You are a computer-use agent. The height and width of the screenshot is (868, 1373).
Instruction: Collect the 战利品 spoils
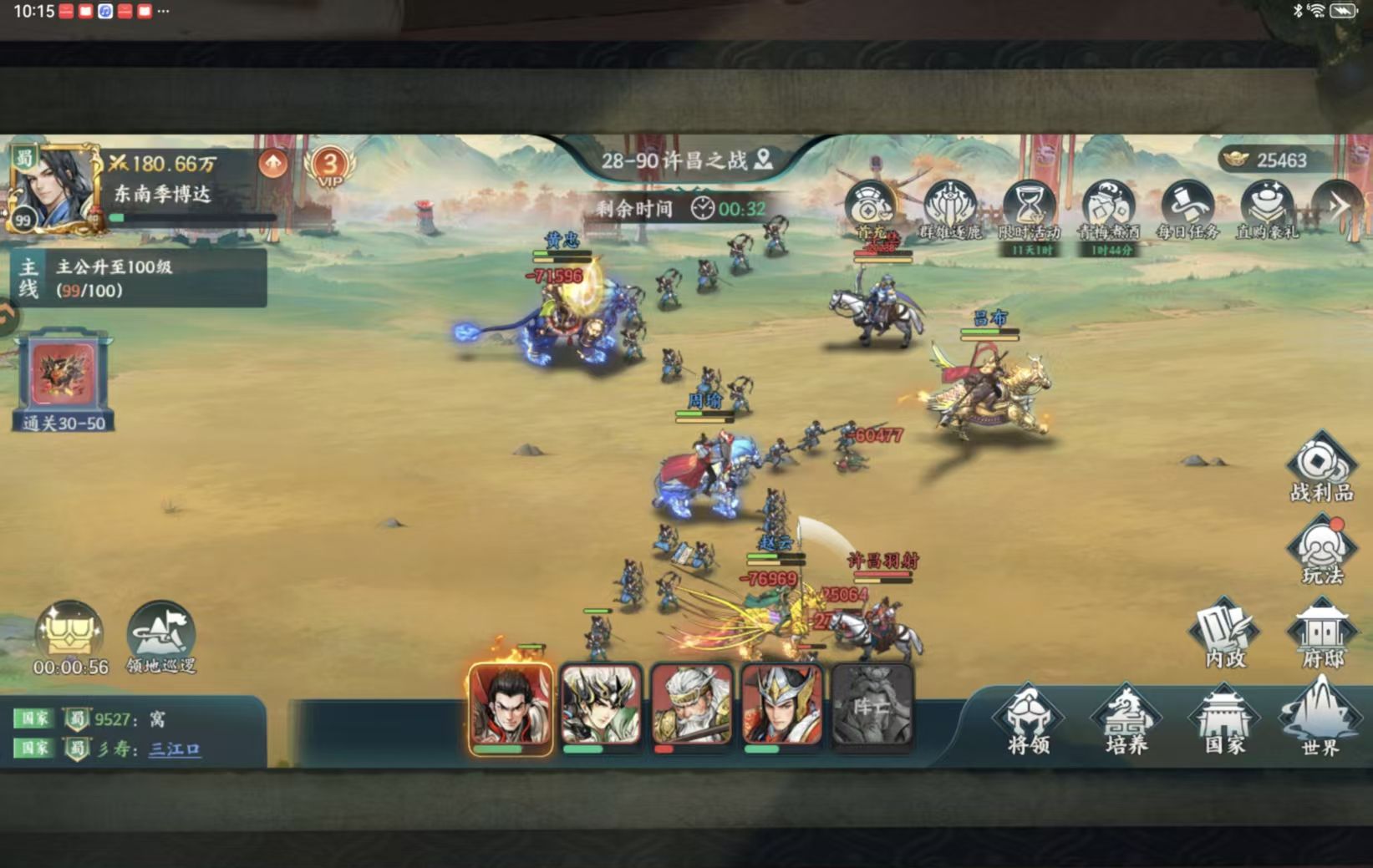coord(1321,467)
